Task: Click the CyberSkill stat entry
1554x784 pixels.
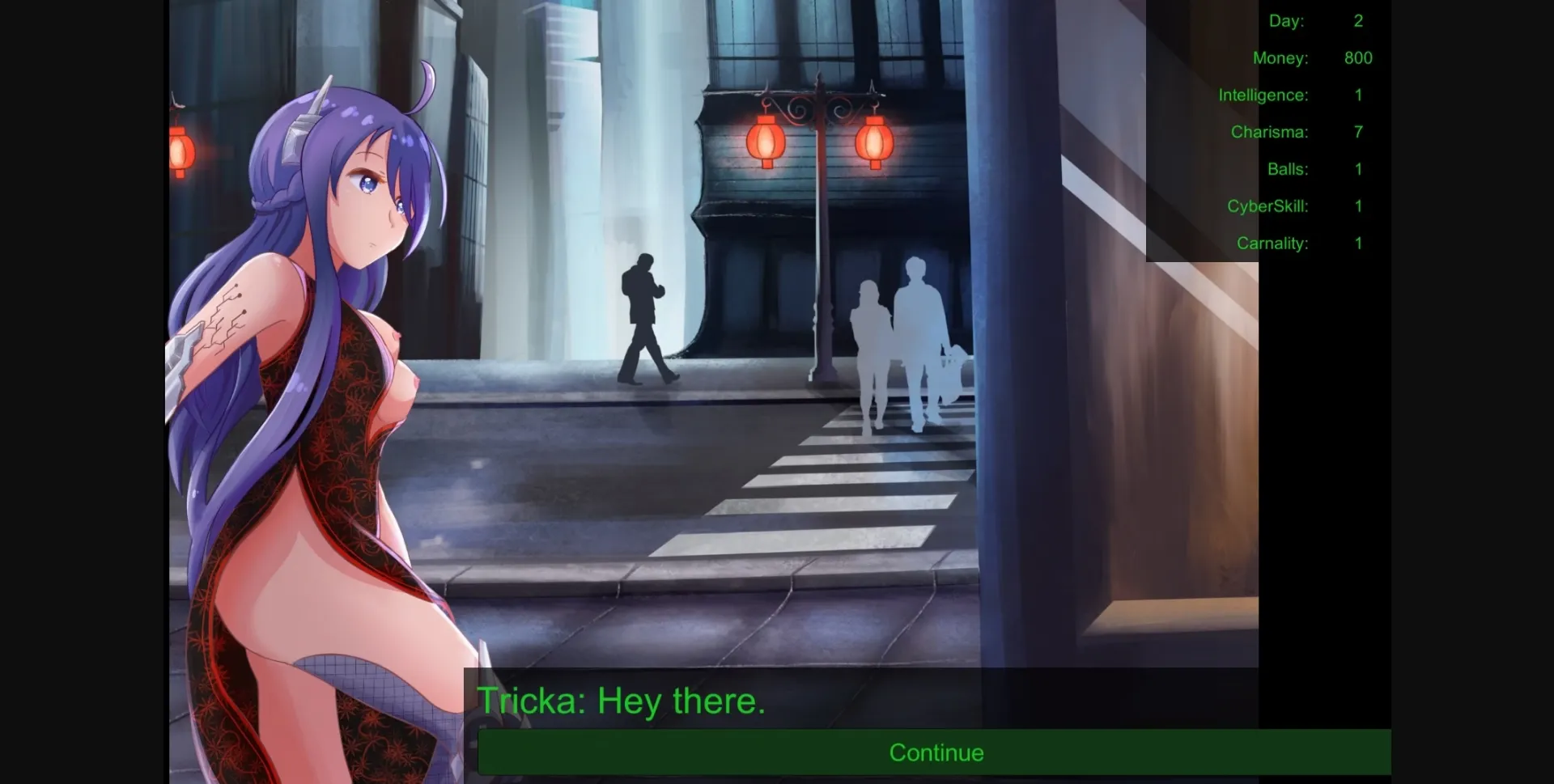Action: point(1267,206)
